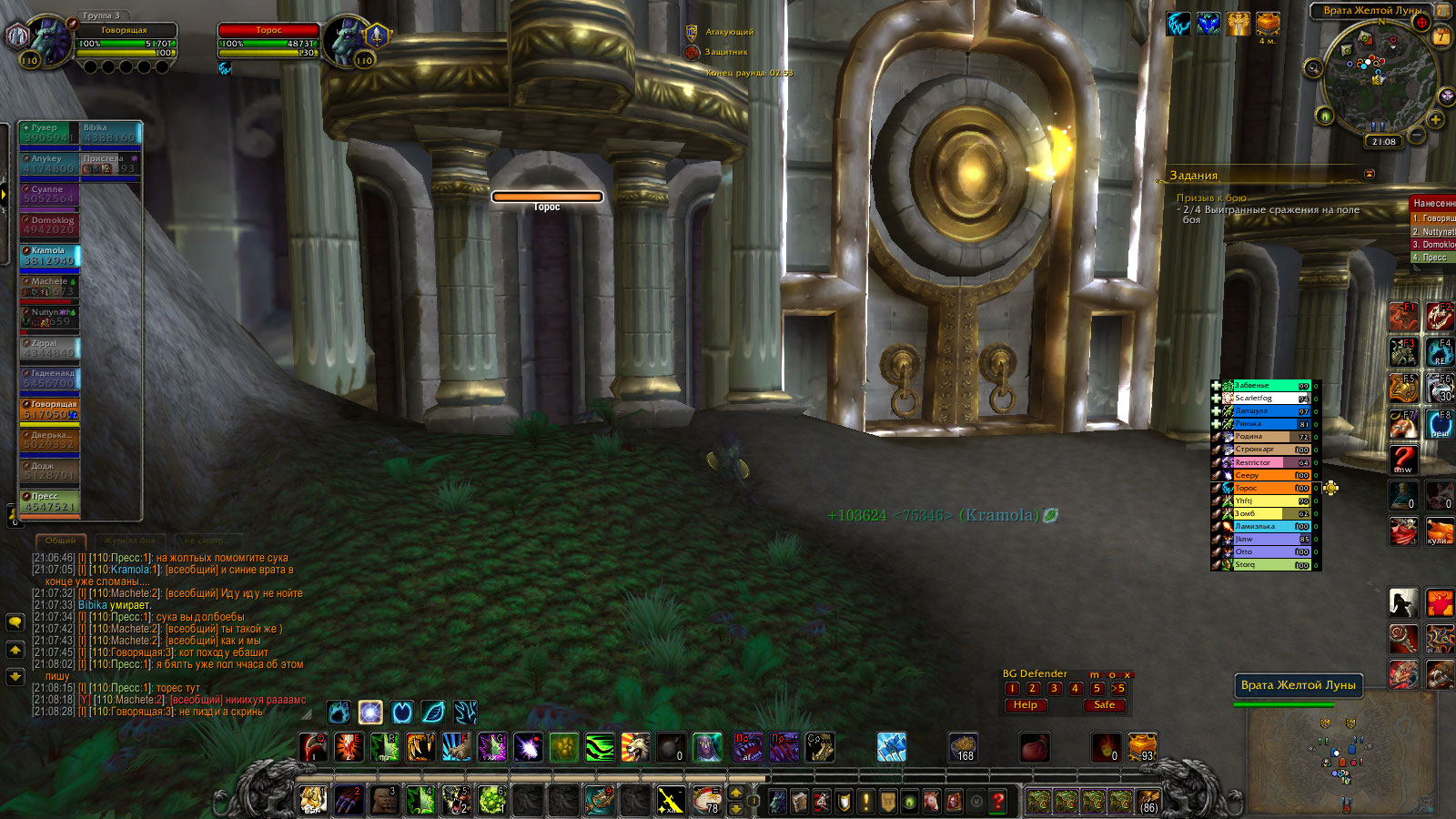Image resolution: width=1456 pixels, height=819 pixels.
Task: Zoom in the minimap with plus button
Action: pyautogui.click(x=1435, y=119)
